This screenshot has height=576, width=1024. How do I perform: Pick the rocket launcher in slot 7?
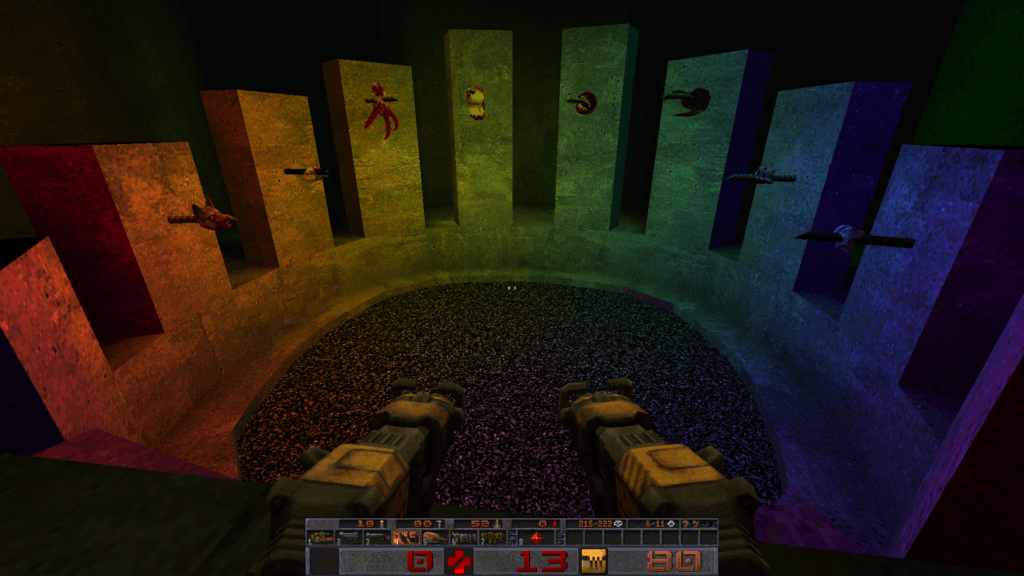[x=493, y=538]
